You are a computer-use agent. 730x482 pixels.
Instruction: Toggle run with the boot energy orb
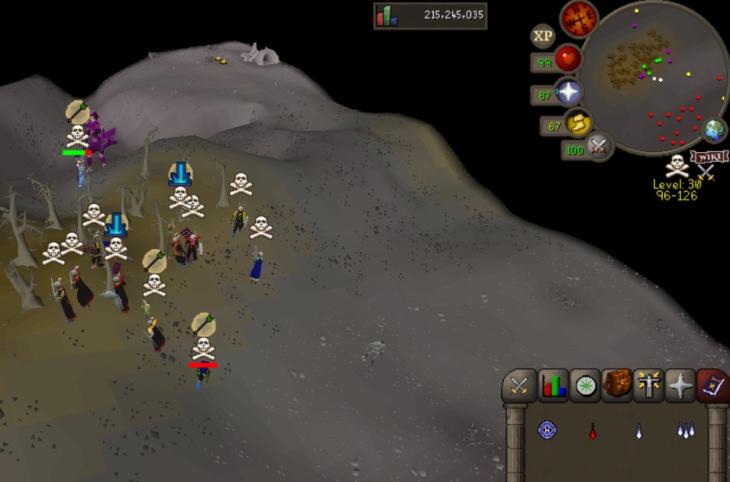pos(578,125)
